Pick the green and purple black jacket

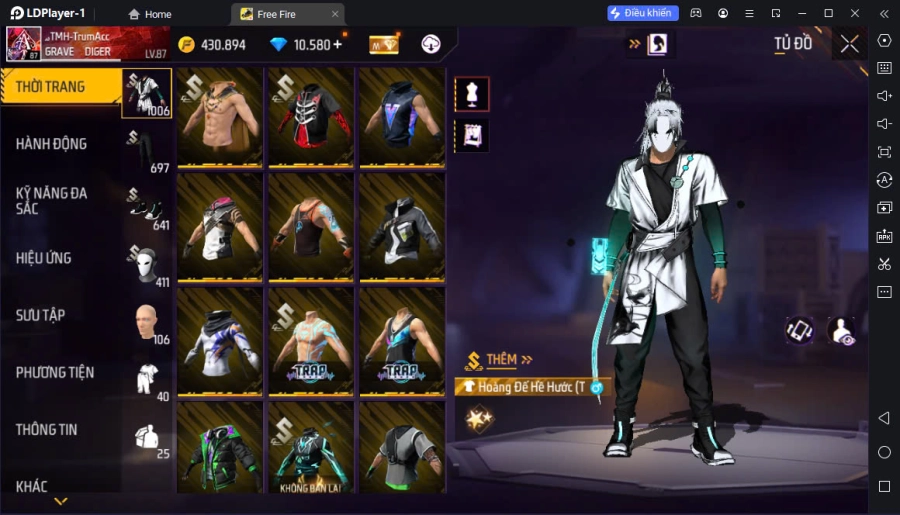pyautogui.click(x=220, y=447)
